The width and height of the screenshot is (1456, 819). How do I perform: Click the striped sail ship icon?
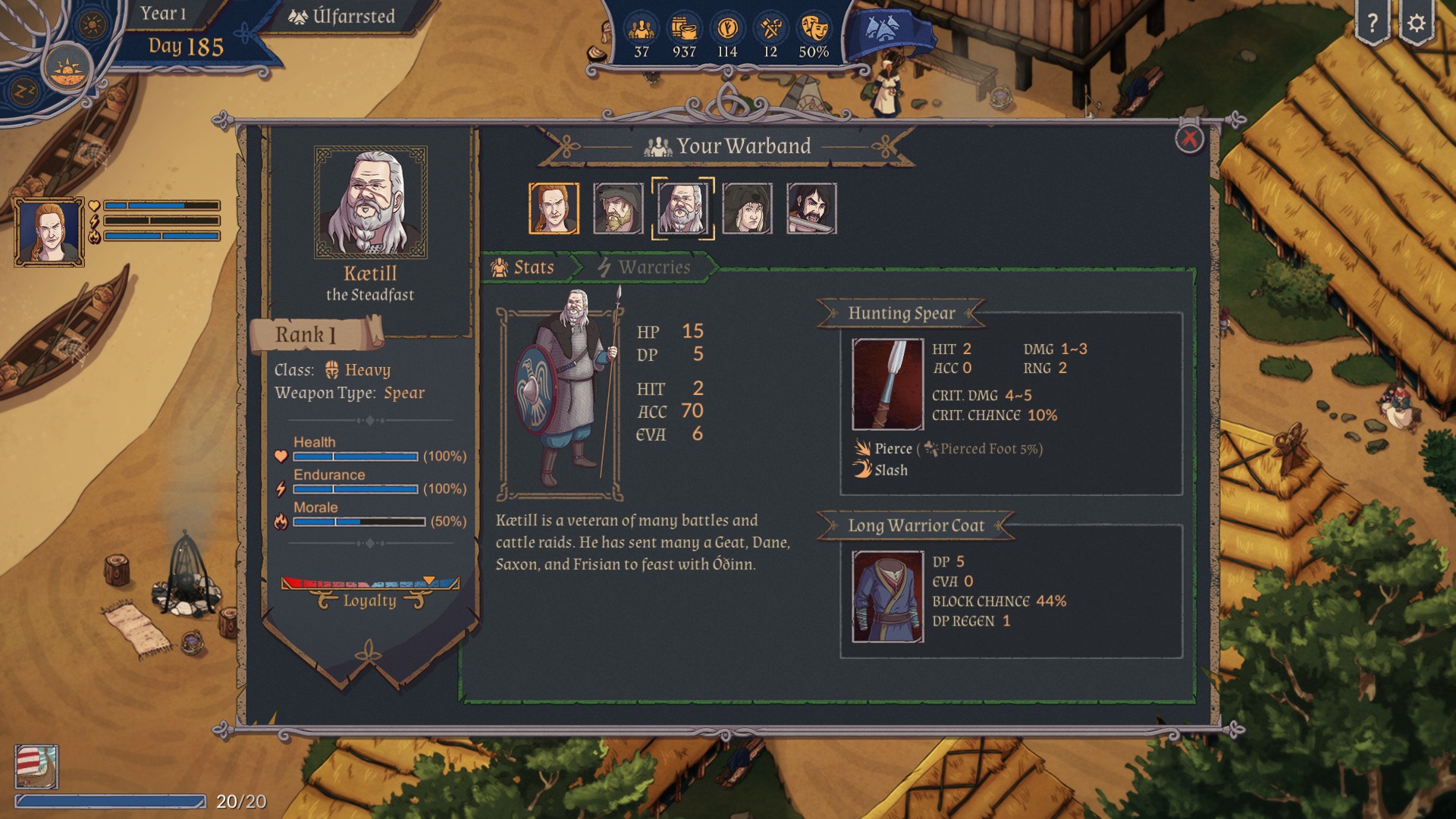click(36, 767)
